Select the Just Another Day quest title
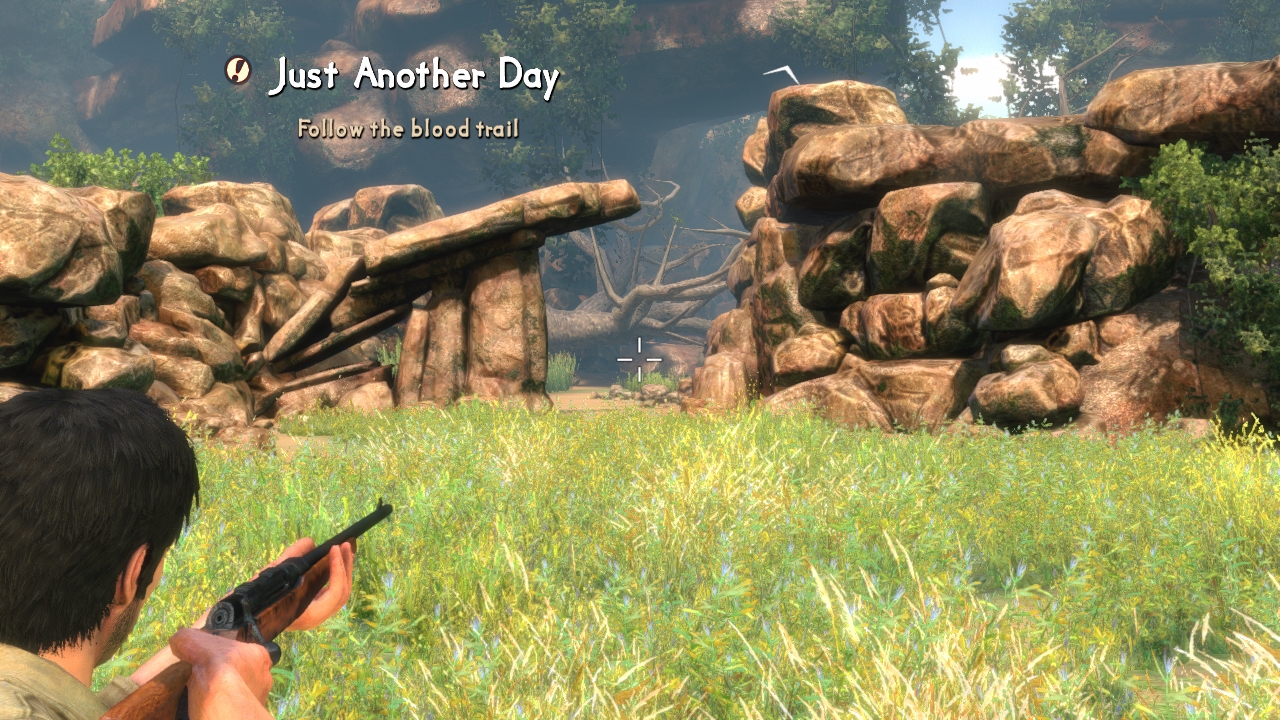The height and width of the screenshot is (720, 1280). click(x=415, y=76)
